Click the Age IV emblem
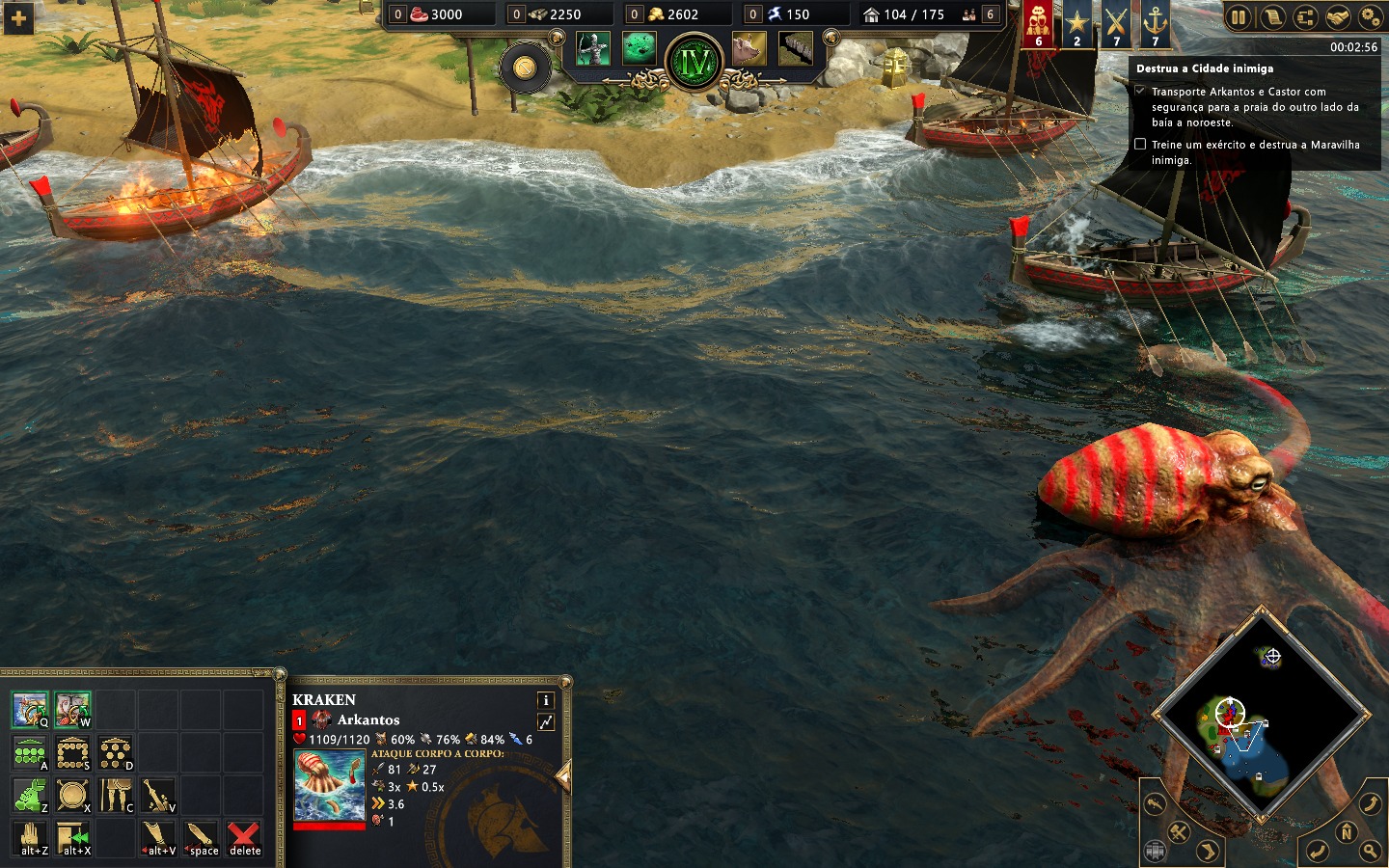Screen dimensions: 1389x868 [x=694, y=64]
